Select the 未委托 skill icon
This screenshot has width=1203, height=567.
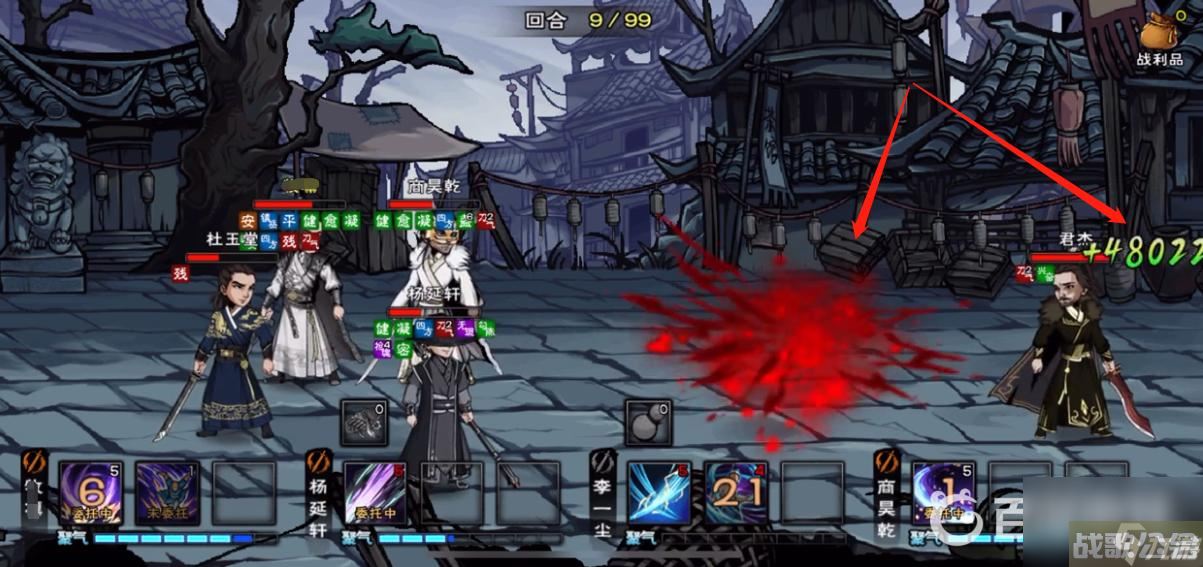[x=166, y=493]
